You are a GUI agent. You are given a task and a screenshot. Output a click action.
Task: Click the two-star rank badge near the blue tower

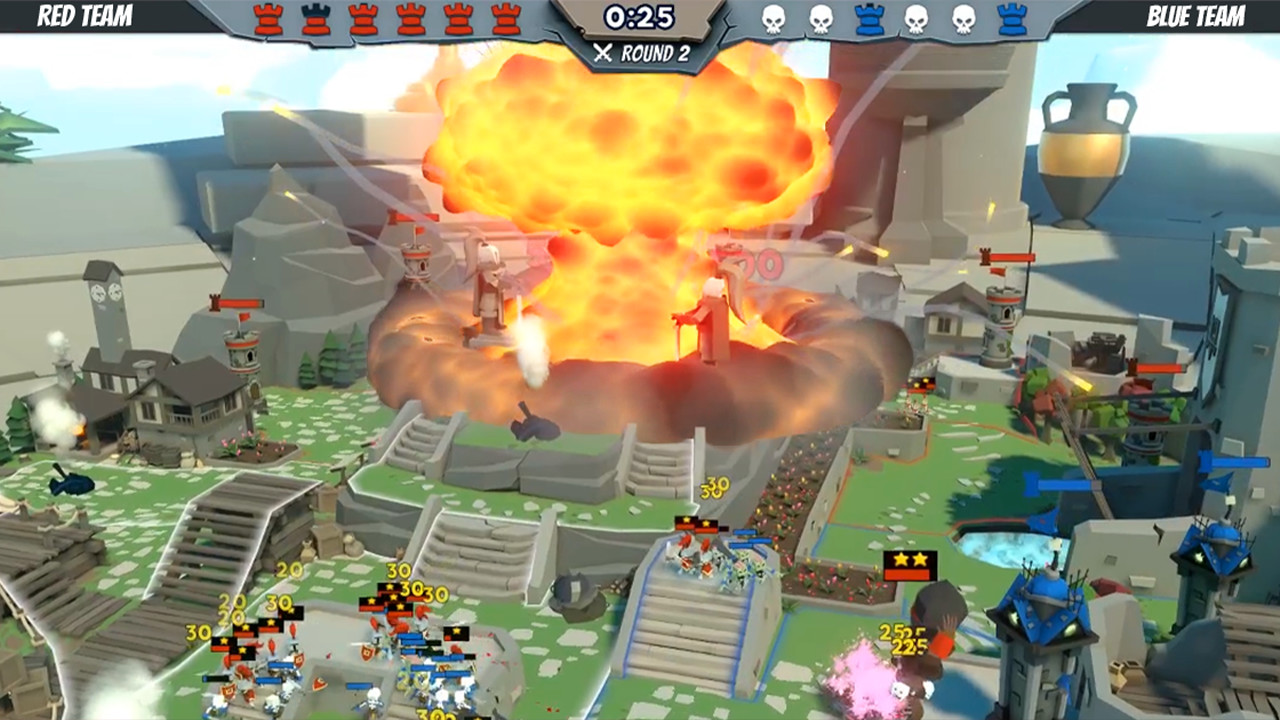908,560
